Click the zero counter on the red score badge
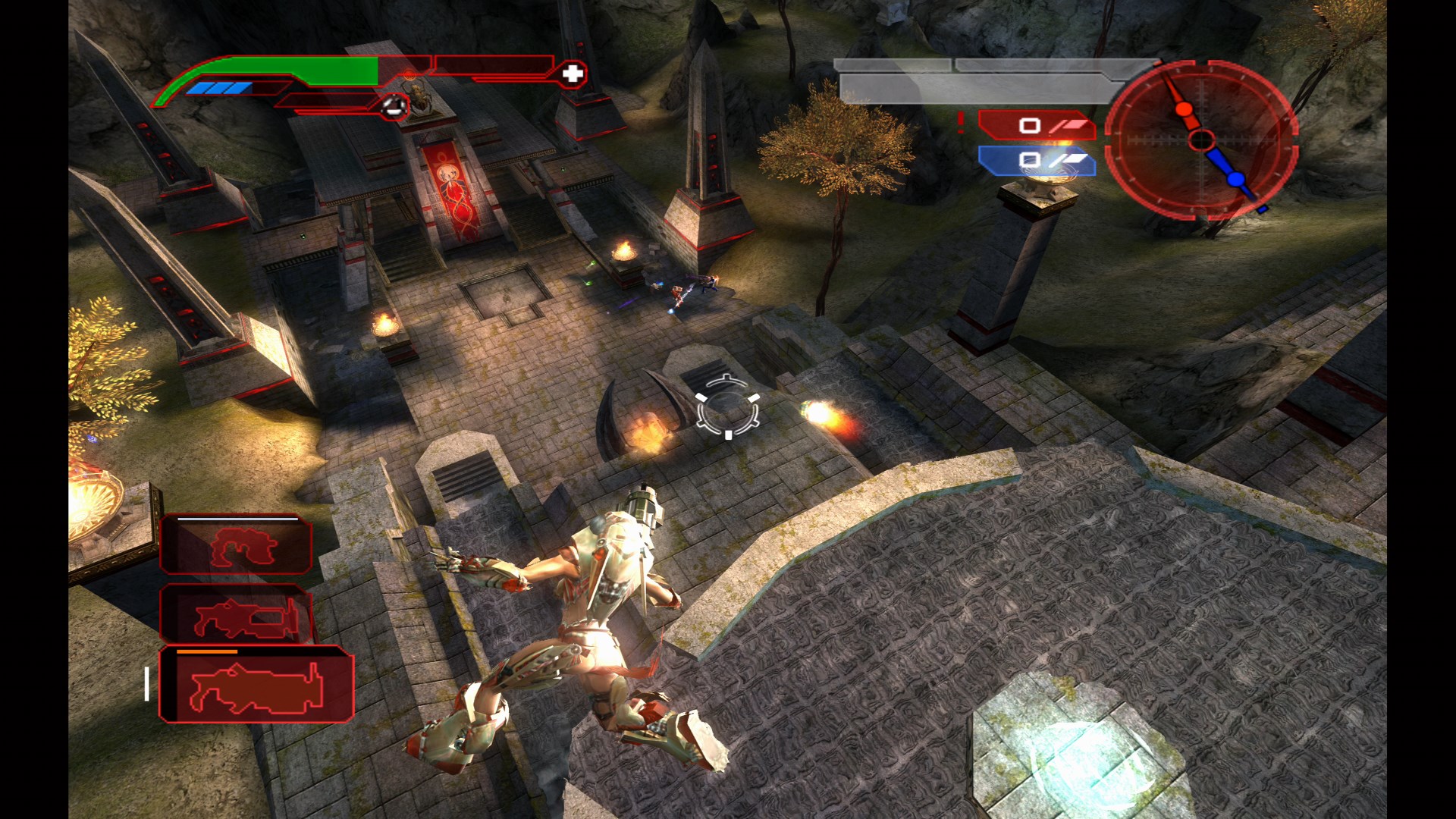 (1029, 127)
